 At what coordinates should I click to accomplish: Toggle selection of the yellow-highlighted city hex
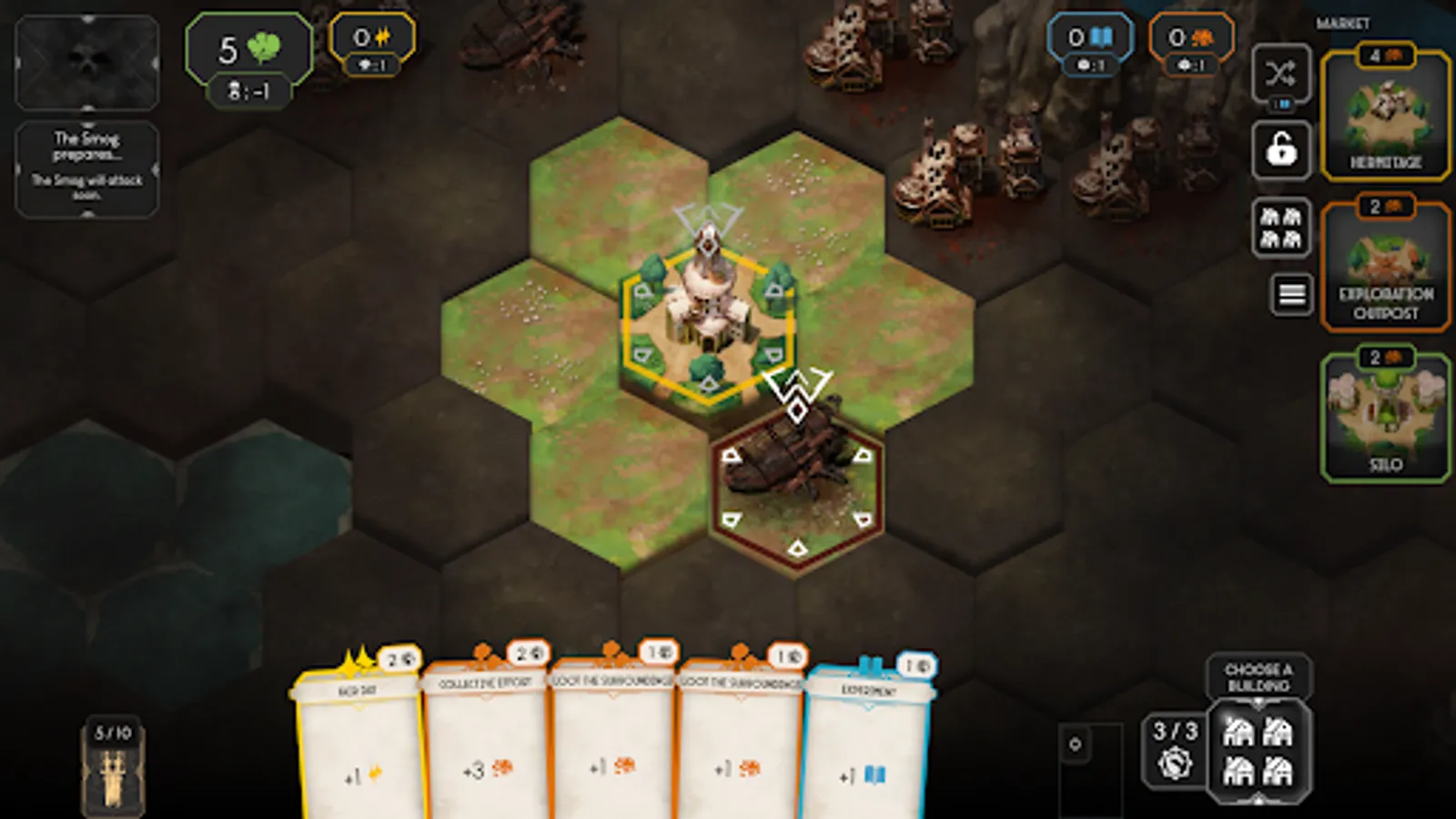pyautogui.click(x=708, y=323)
